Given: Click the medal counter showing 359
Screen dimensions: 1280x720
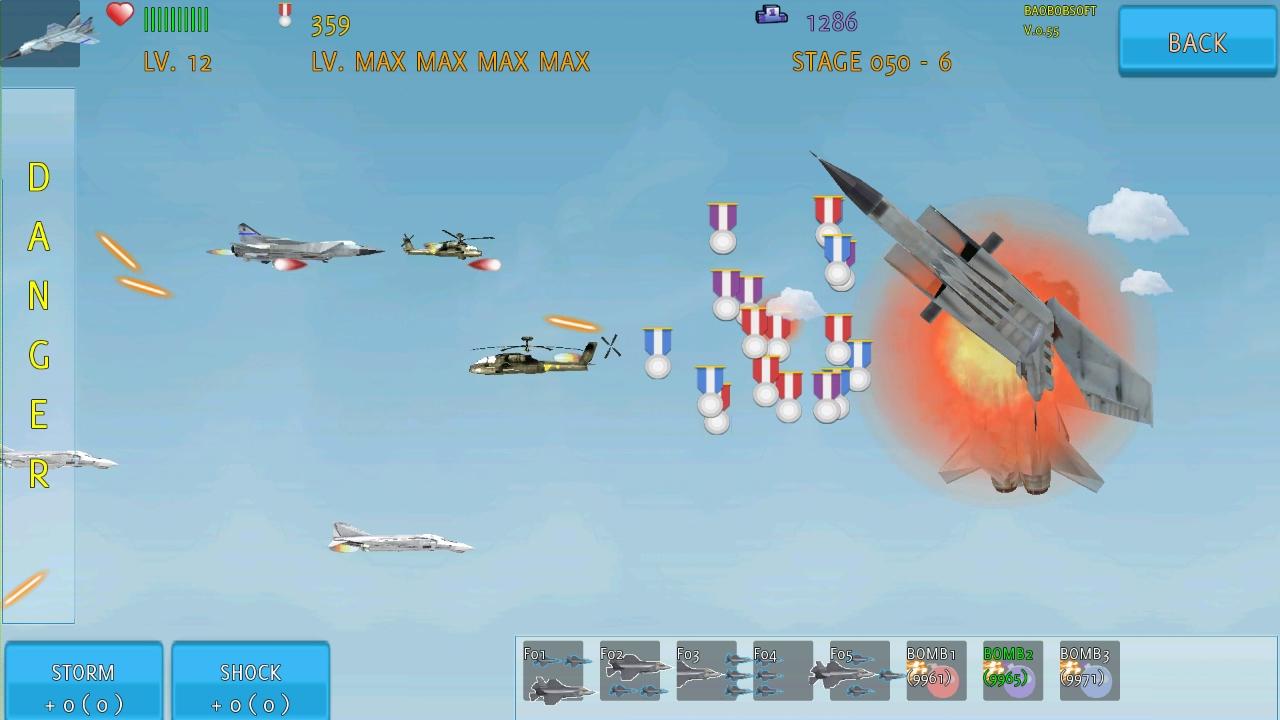Looking at the screenshot, I should 330,24.
